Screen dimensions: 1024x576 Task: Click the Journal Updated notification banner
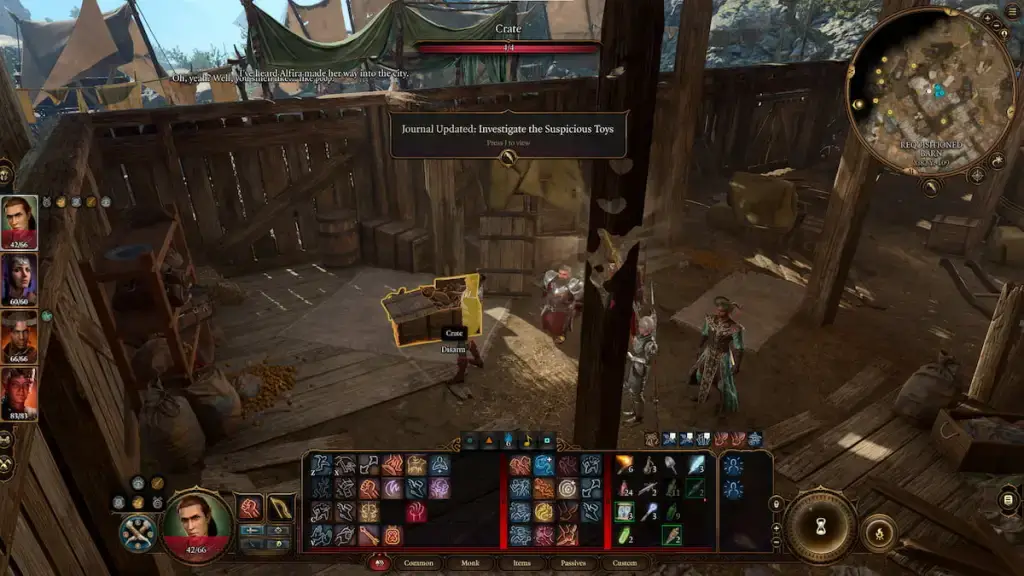click(x=508, y=134)
